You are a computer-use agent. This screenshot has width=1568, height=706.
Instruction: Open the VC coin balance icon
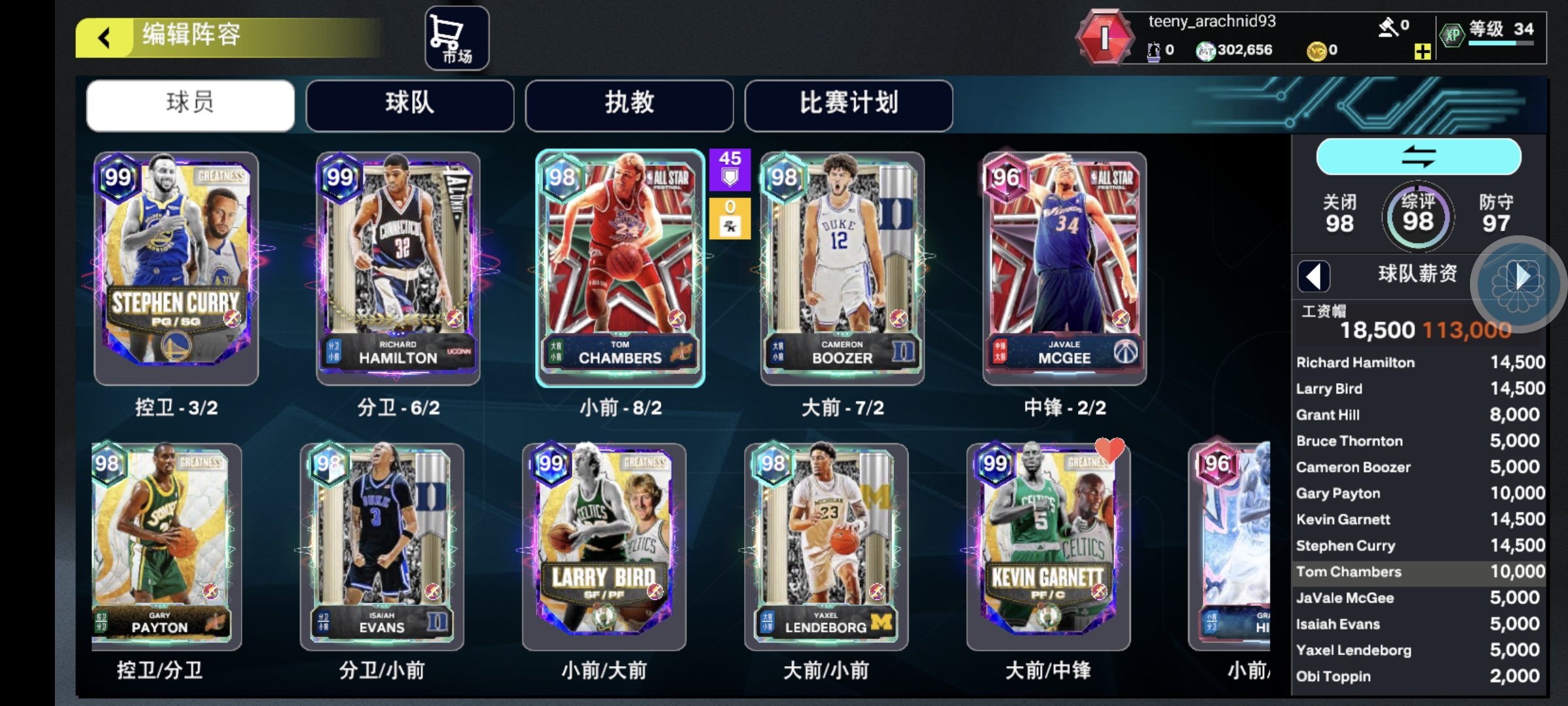[1318, 49]
